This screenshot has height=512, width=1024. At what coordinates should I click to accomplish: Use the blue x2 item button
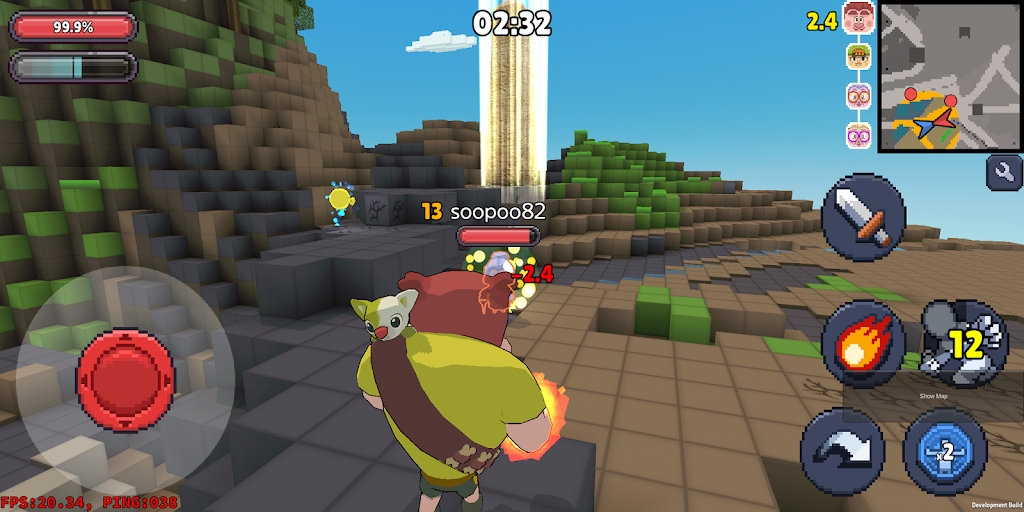(x=945, y=451)
